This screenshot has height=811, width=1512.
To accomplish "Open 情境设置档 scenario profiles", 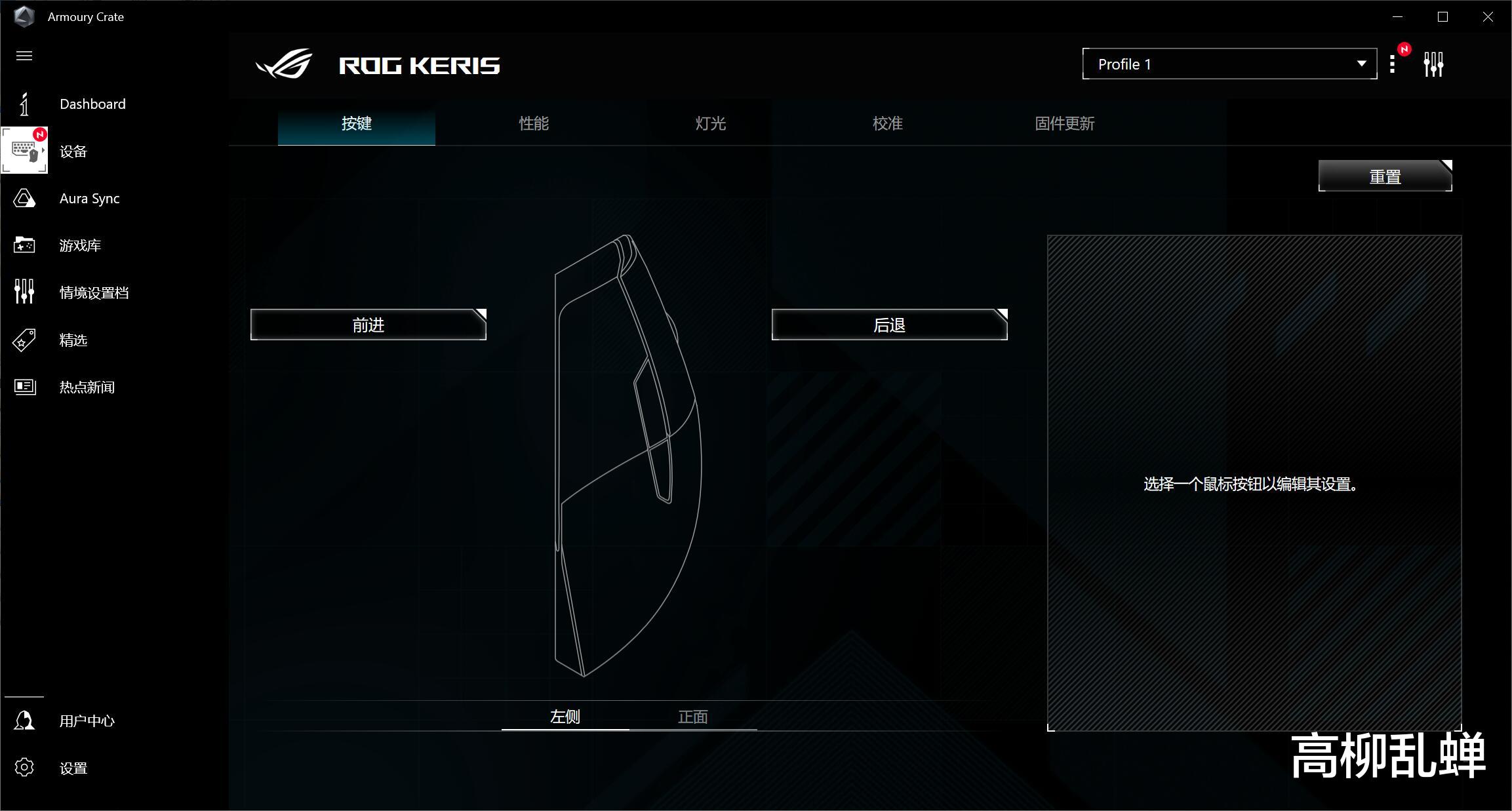I will tap(94, 293).
